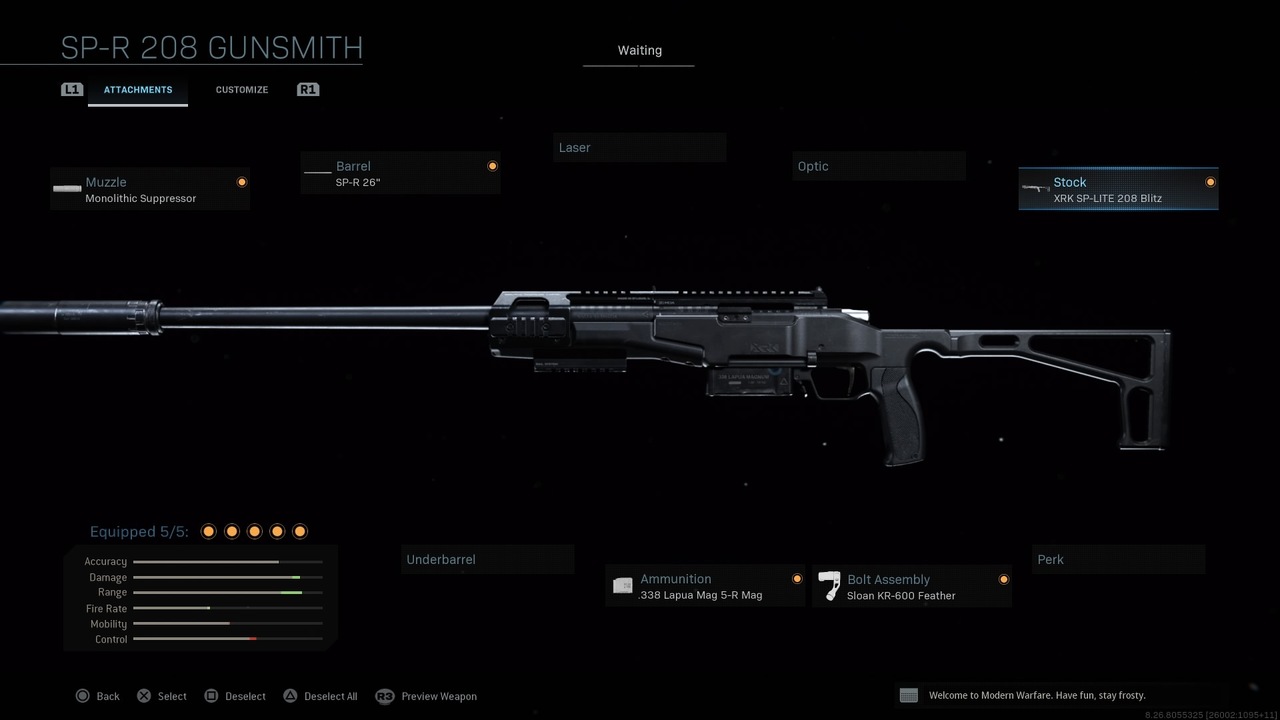Viewport: 1280px width, 720px height.
Task: Select the Attachments tab
Action: [x=137, y=89]
